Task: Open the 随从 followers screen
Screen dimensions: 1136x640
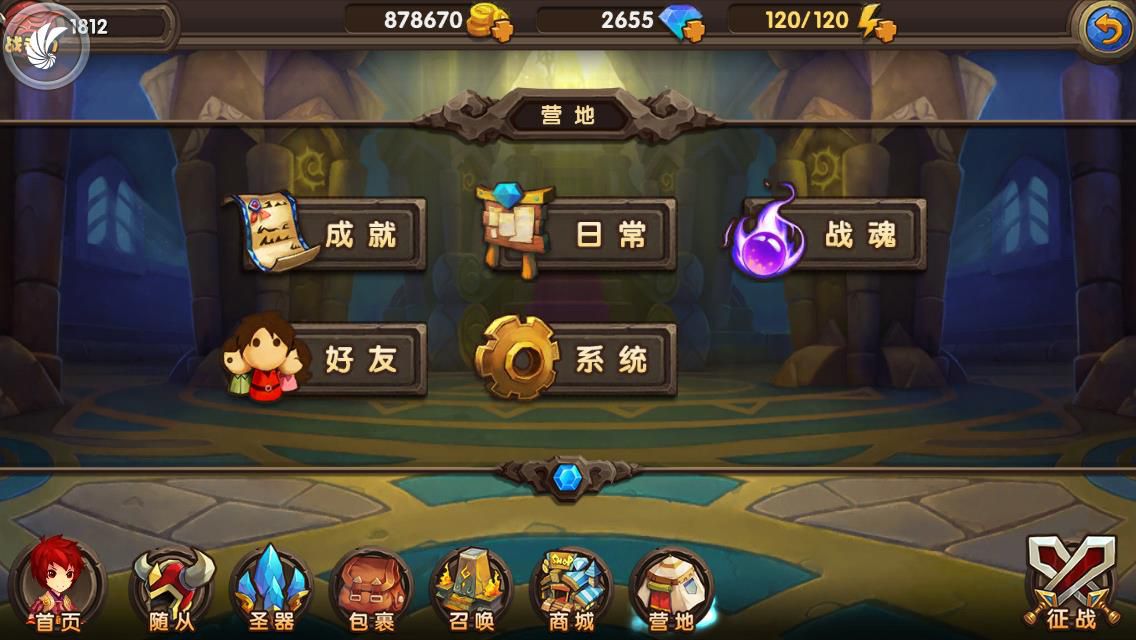Action: (x=172, y=592)
